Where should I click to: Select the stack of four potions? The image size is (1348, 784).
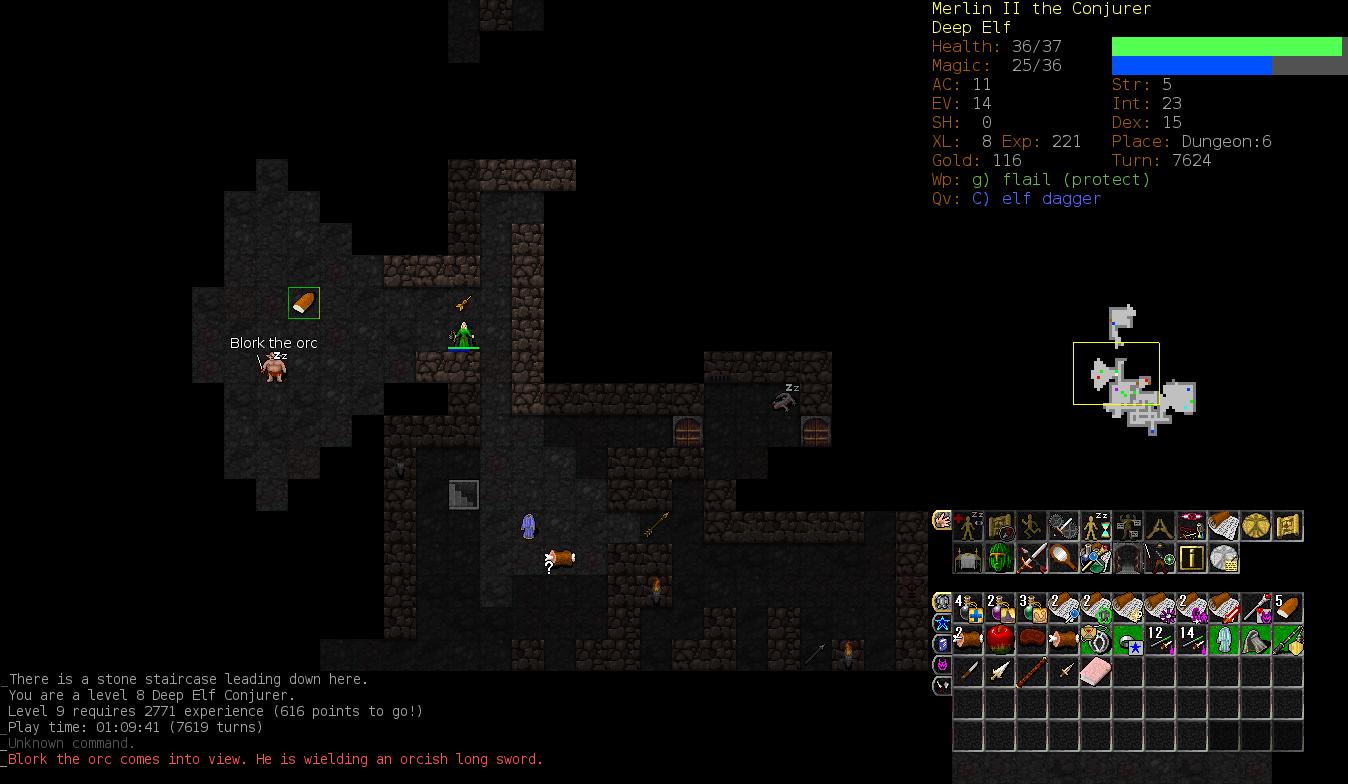968,608
